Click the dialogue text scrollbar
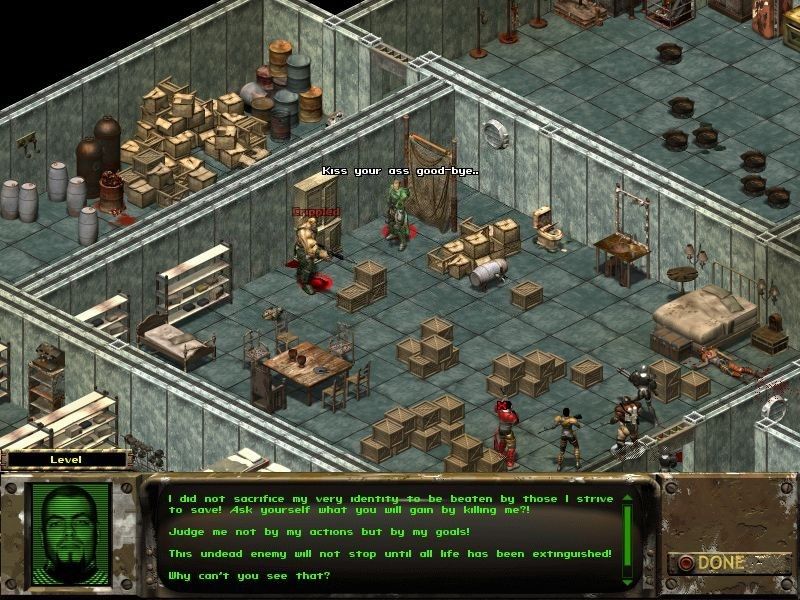800x600 pixels. 627,535
